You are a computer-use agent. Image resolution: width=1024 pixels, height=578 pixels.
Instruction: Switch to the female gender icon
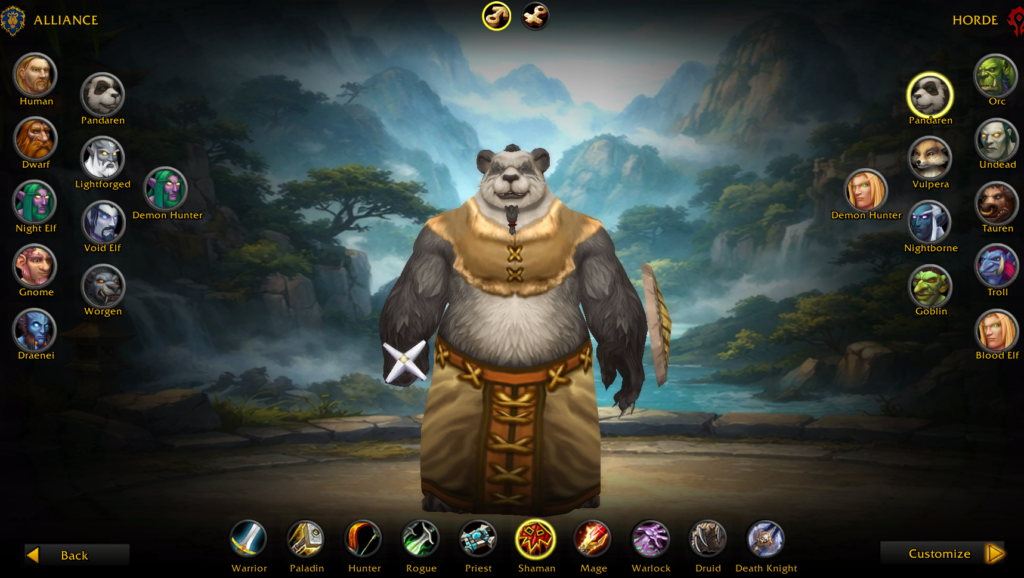point(535,16)
